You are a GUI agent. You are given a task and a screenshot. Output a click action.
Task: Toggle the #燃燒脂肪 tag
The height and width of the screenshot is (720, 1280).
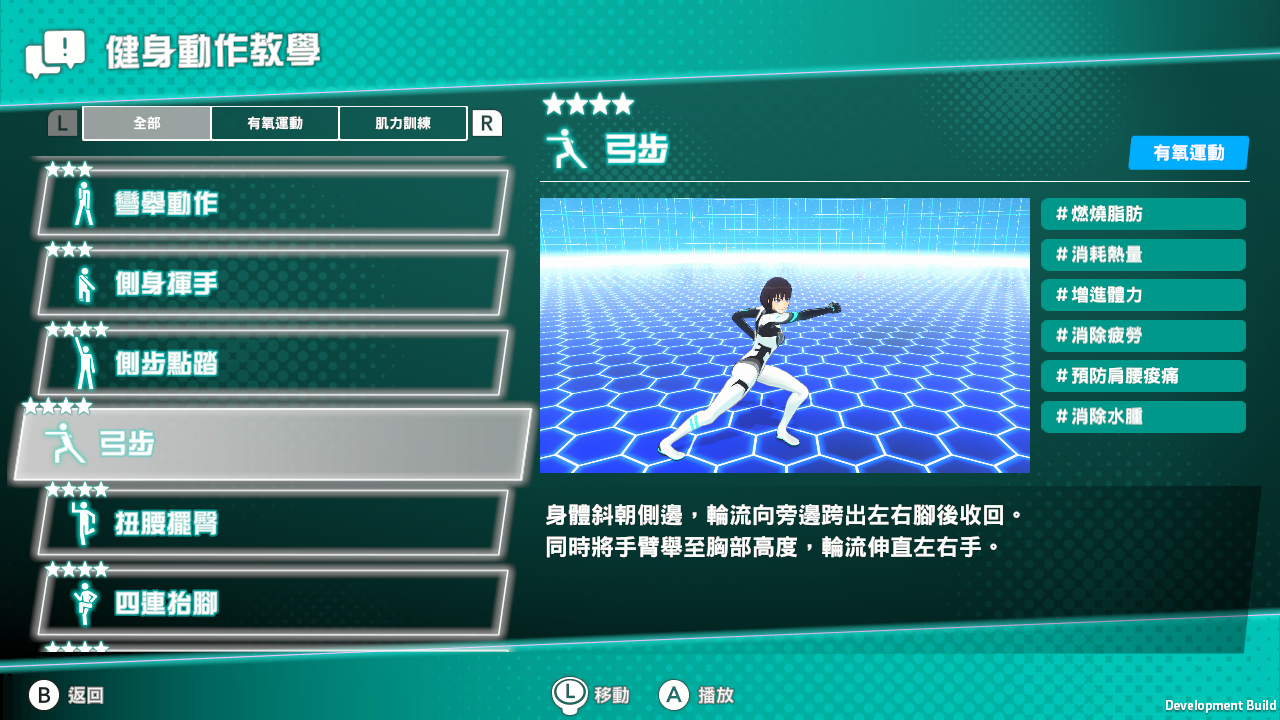pos(1143,214)
